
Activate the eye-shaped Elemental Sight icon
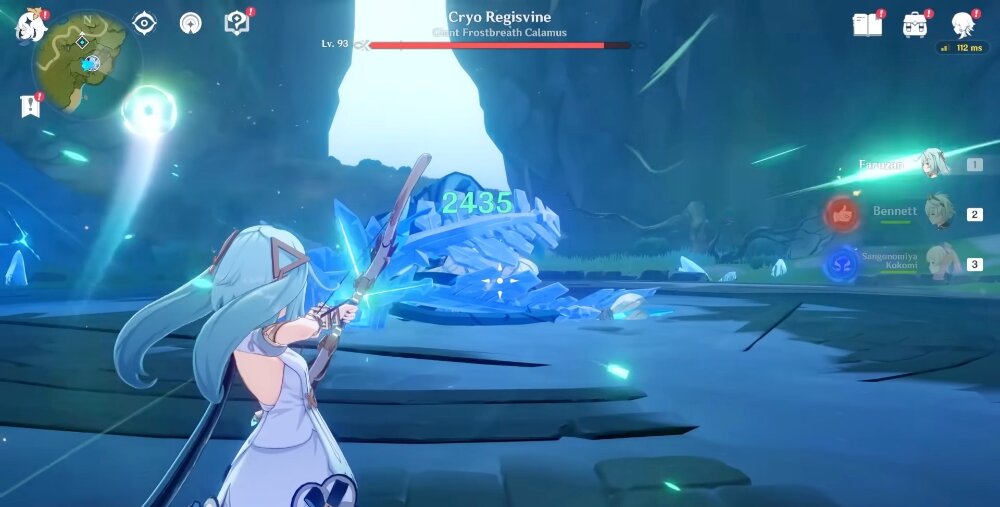[144, 23]
